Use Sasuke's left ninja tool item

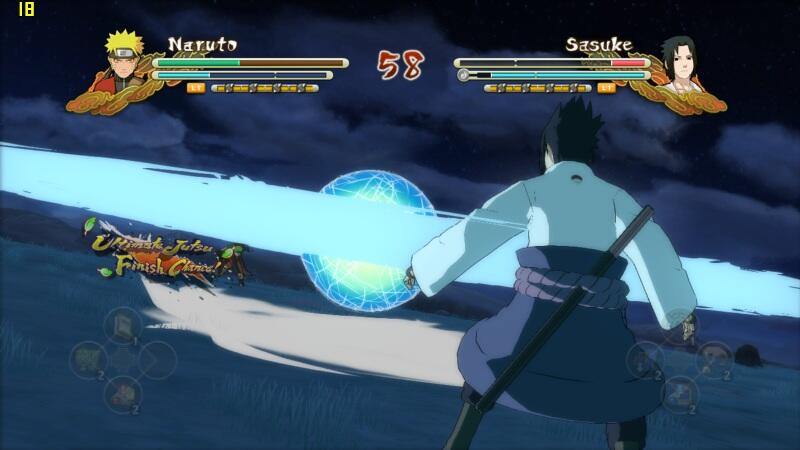coord(645,359)
